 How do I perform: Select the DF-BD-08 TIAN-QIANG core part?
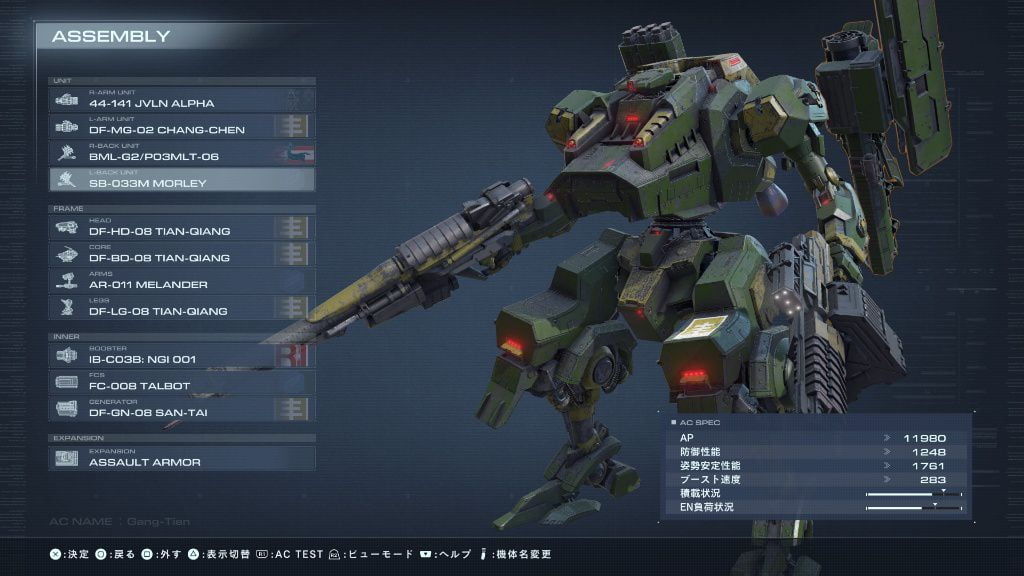coord(182,255)
